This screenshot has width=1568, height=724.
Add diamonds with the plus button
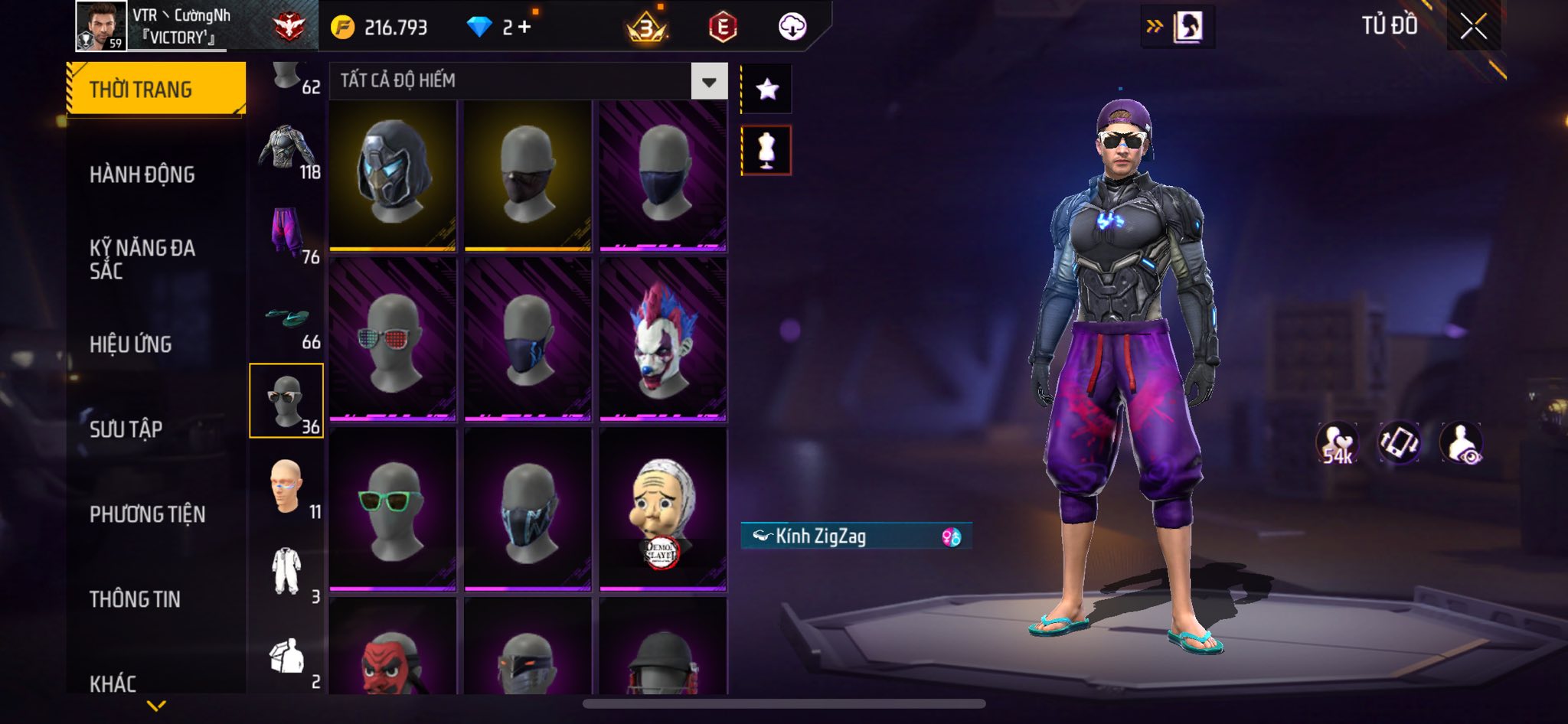click(x=524, y=28)
